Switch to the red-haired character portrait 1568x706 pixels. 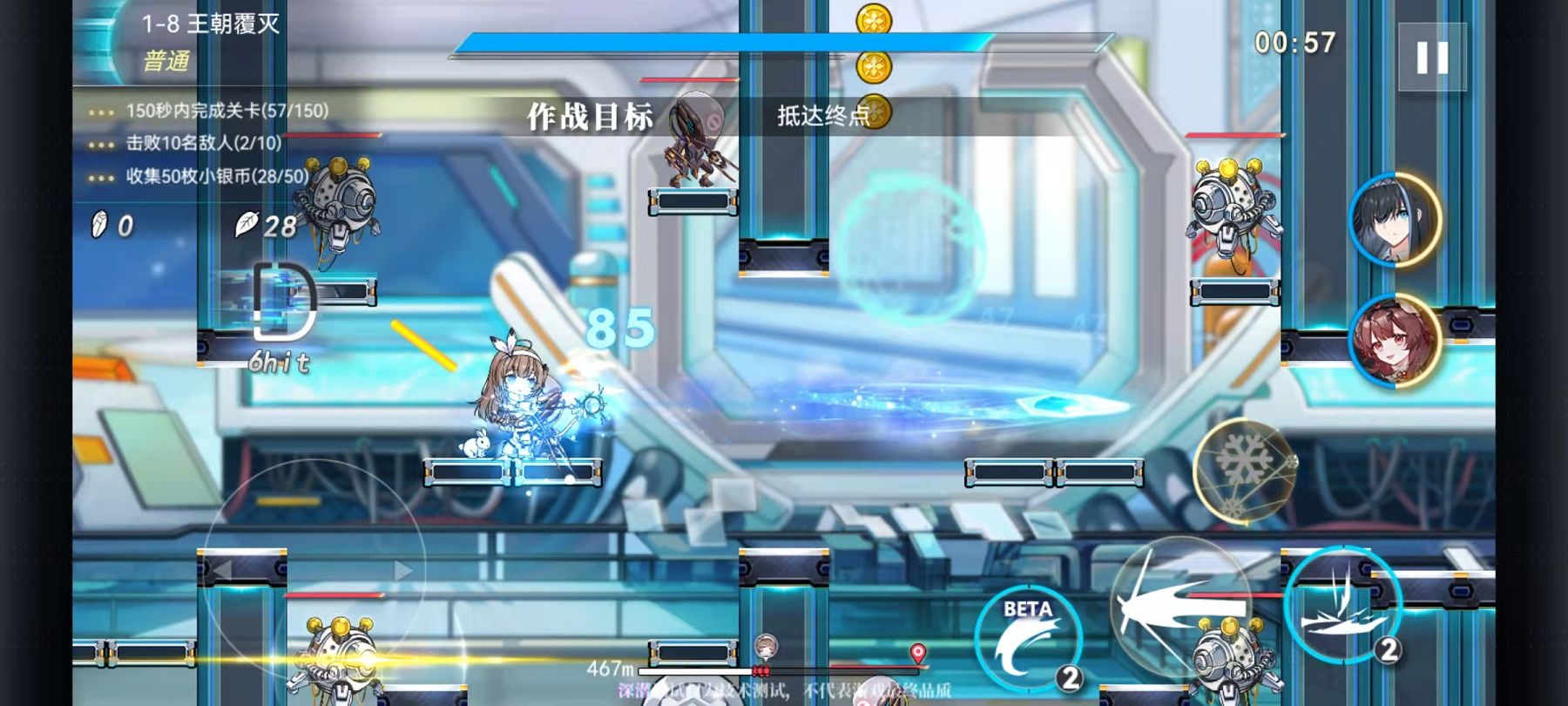pos(1395,340)
